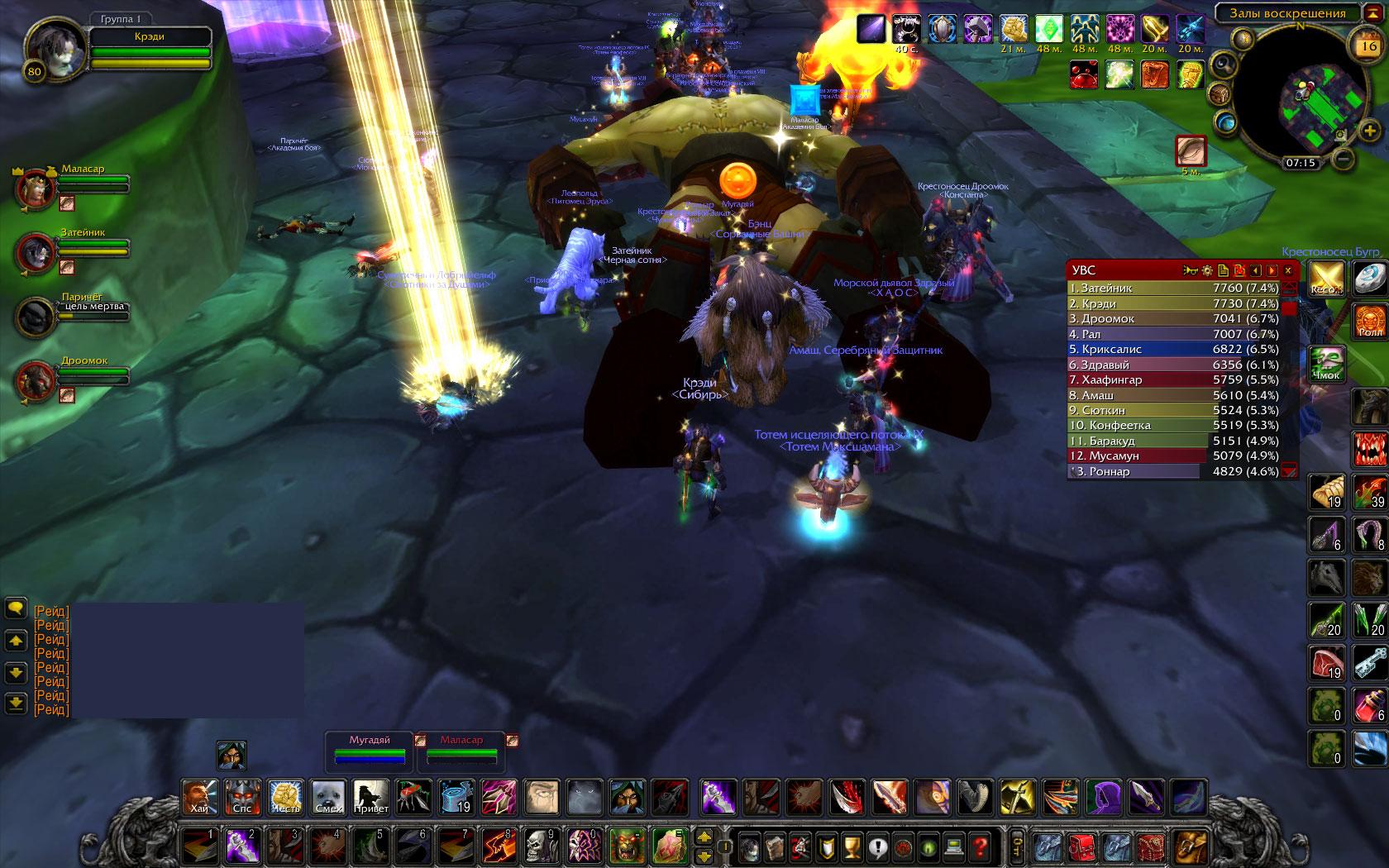Select Затейник row in the damage meter

1174,288
